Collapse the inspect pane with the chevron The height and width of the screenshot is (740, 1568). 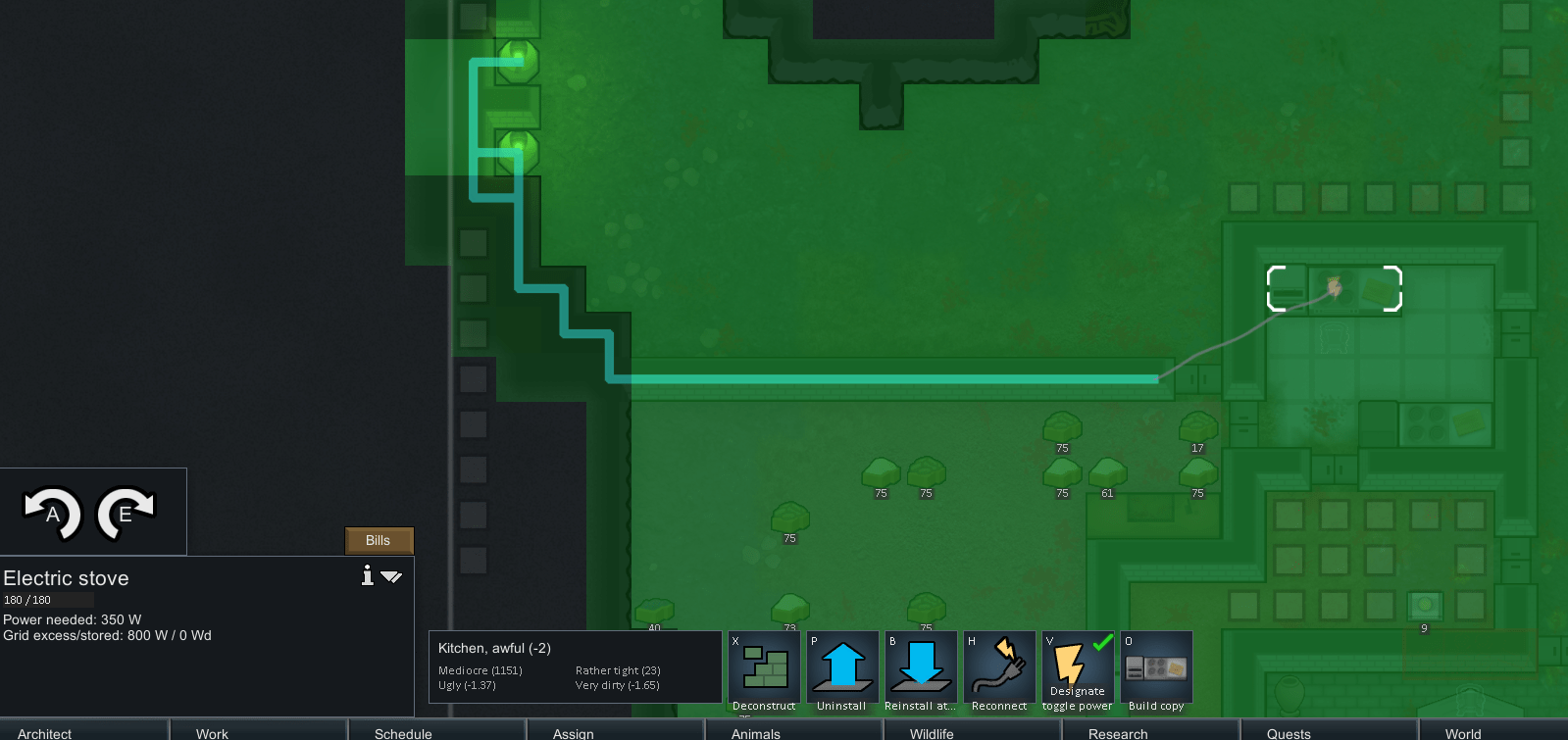[x=391, y=577]
